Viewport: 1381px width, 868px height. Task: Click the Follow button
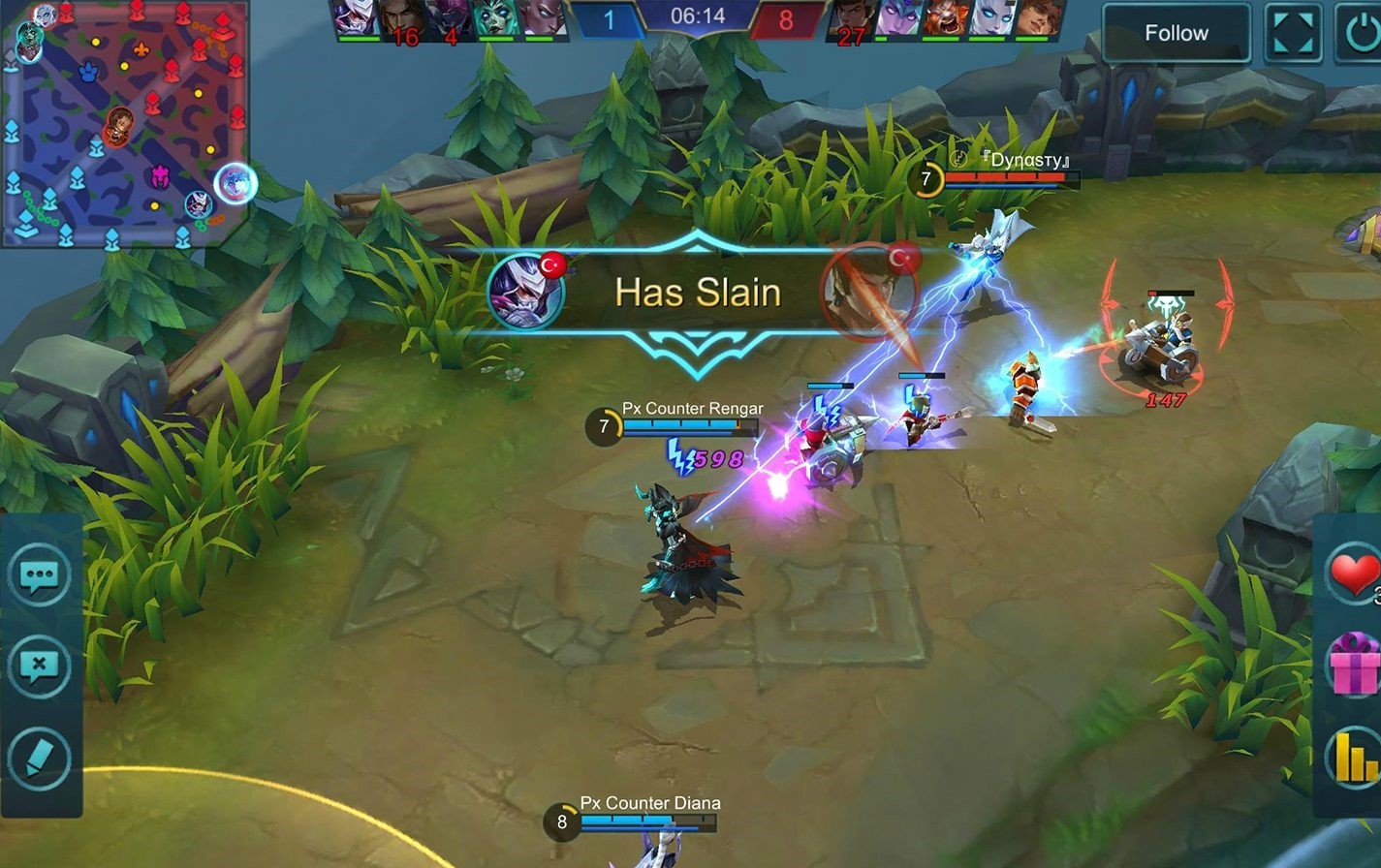[x=1176, y=33]
